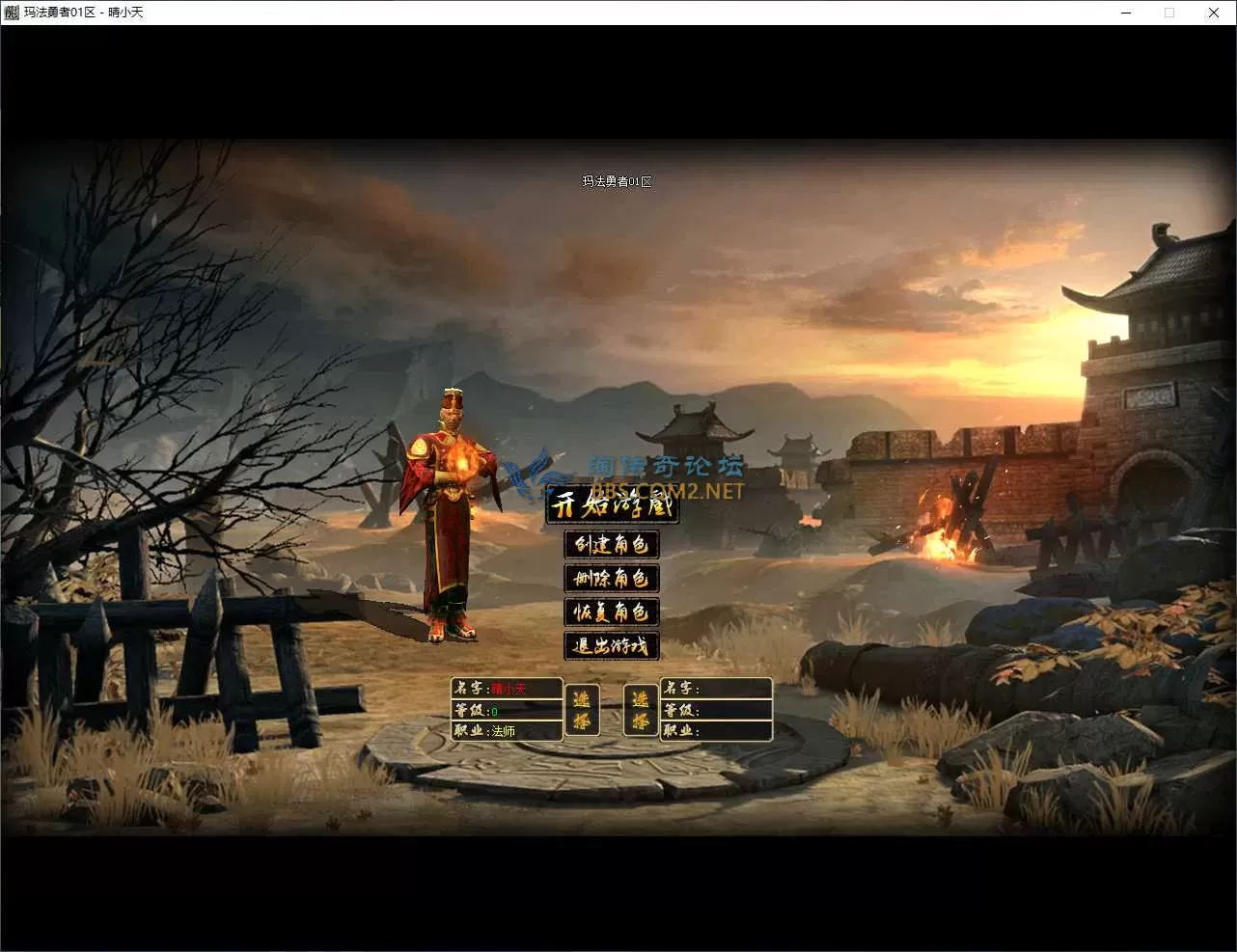Select 恢复角色 to restore a character
This screenshot has width=1237, height=952.
612,612
